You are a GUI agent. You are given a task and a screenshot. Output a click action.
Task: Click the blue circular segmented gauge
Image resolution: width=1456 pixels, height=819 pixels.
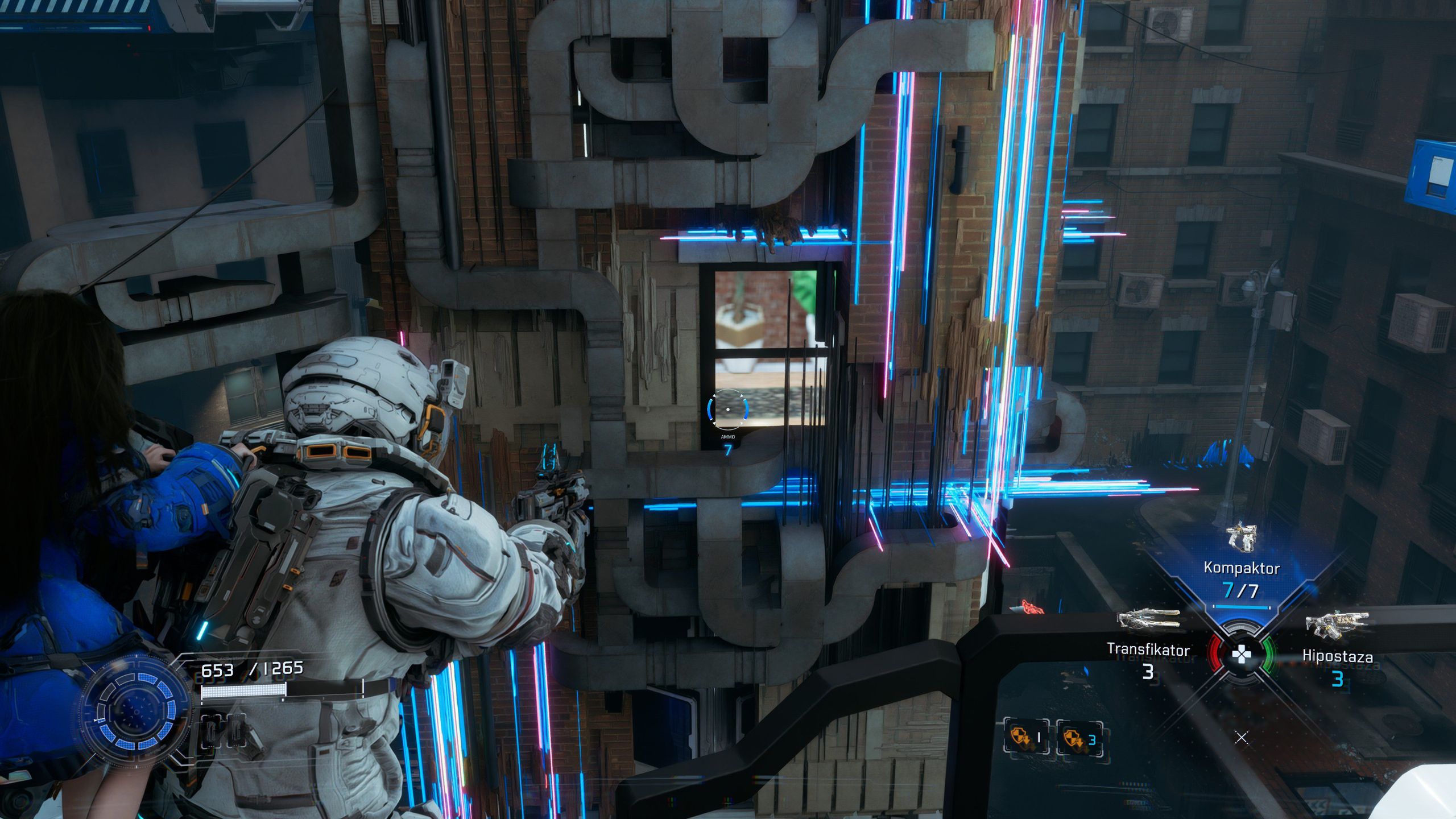click(136, 712)
